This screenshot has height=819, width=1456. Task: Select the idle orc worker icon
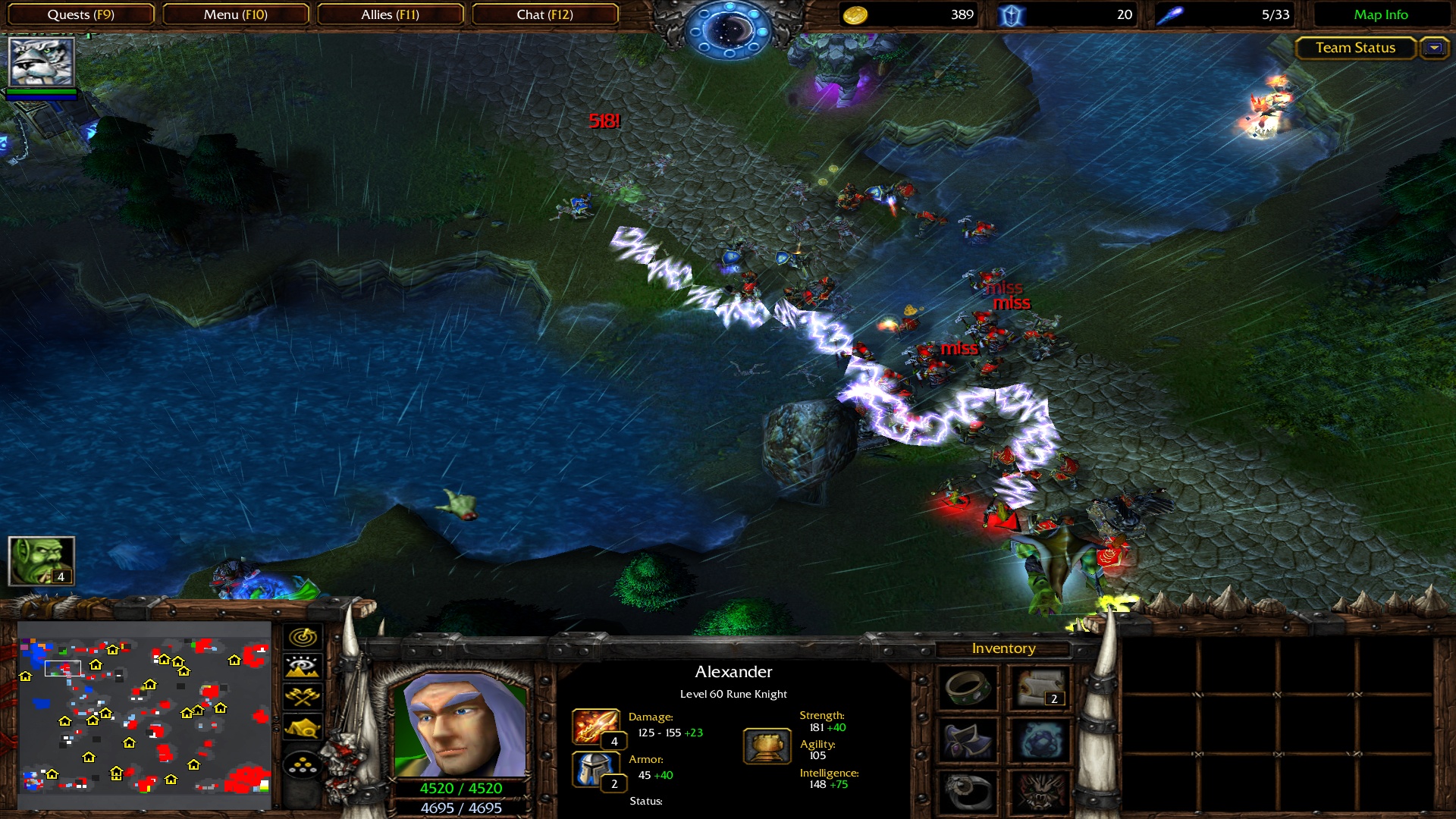41,561
